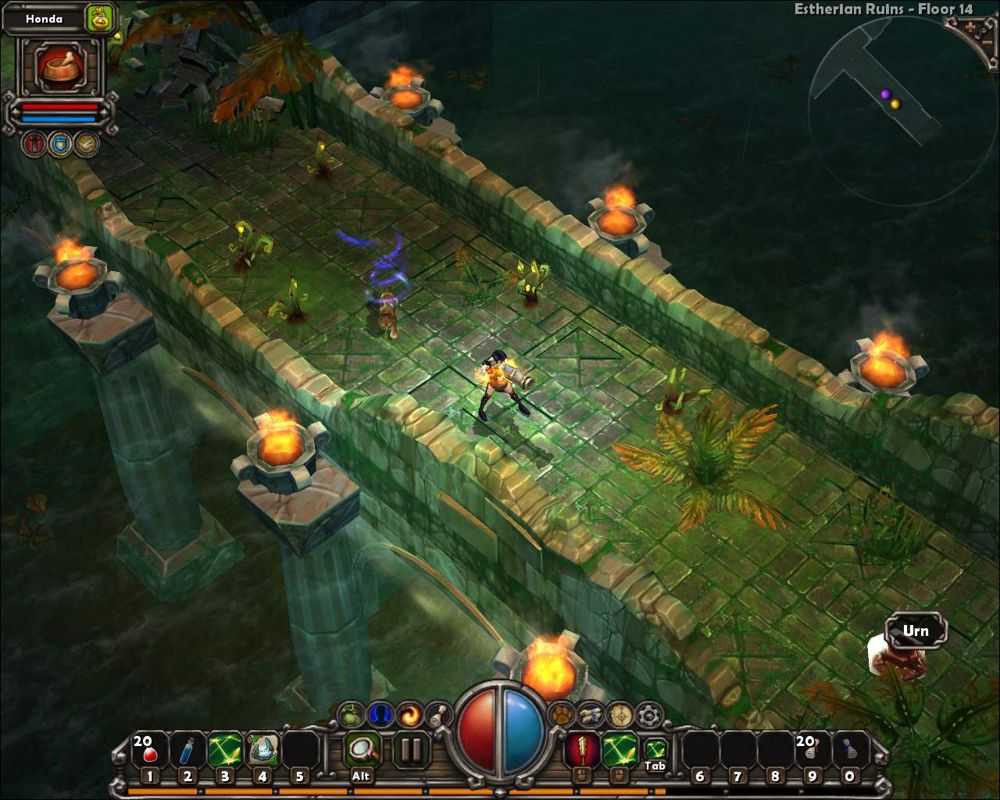
Task: Use the scroll item in slot 9
Action: (811, 750)
